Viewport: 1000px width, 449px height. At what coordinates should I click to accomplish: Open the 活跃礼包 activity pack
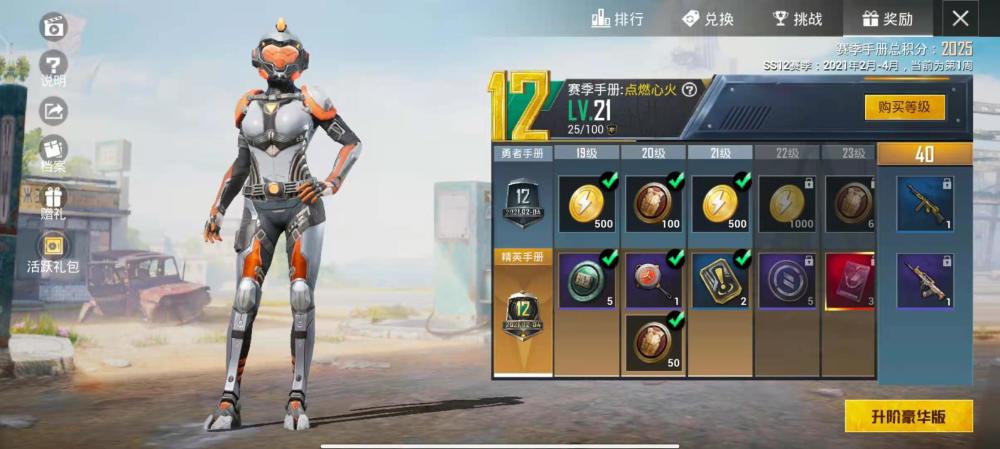click(x=53, y=250)
